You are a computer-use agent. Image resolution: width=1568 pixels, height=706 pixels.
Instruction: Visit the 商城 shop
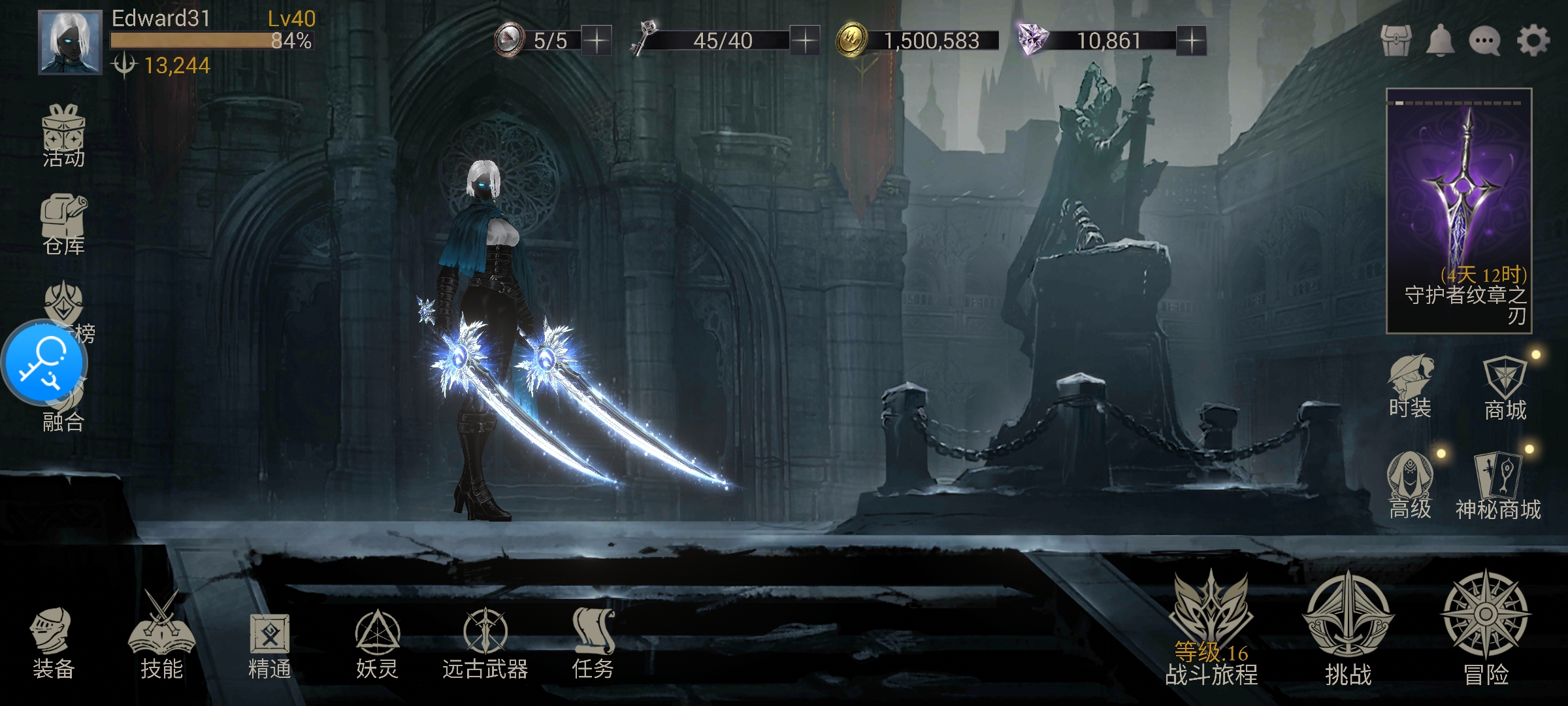coord(1505,388)
